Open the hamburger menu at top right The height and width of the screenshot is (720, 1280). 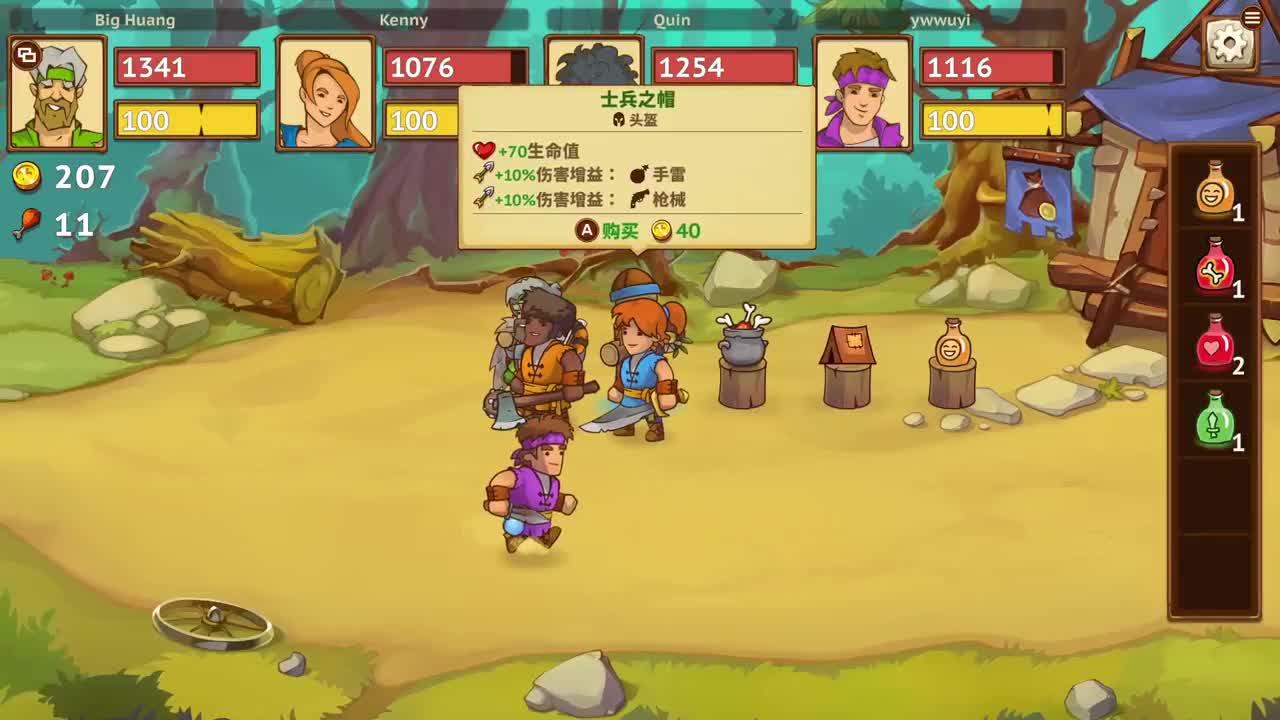coord(1252,16)
